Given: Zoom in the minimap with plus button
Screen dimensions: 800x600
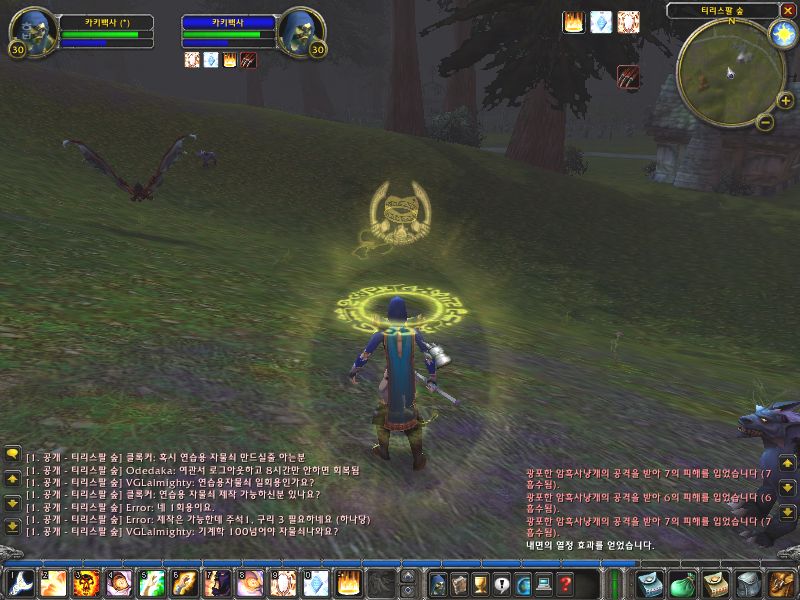Looking at the screenshot, I should [x=785, y=100].
